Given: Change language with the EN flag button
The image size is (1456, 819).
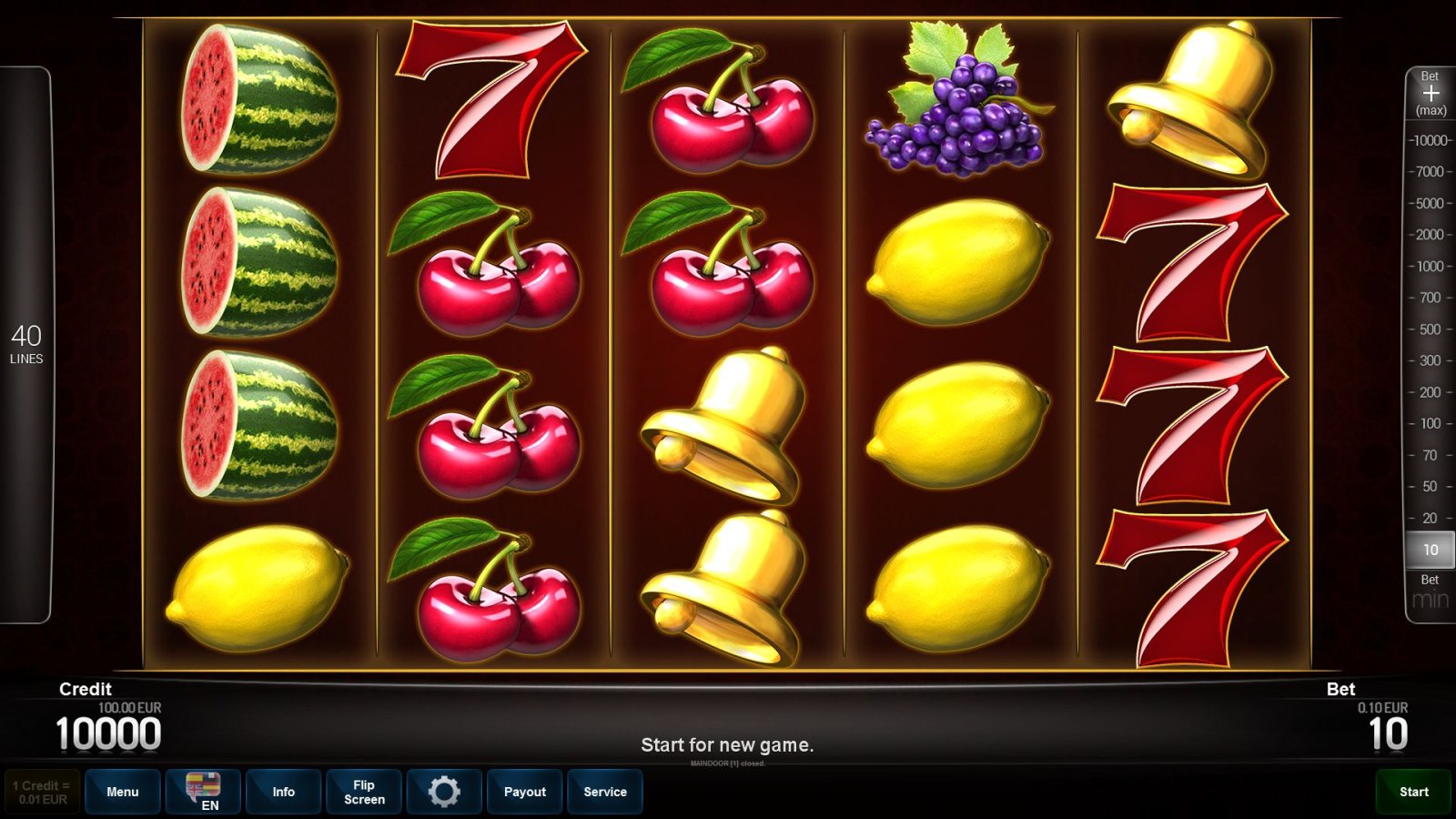Looking at the screenshot, I should click(203, 792).
